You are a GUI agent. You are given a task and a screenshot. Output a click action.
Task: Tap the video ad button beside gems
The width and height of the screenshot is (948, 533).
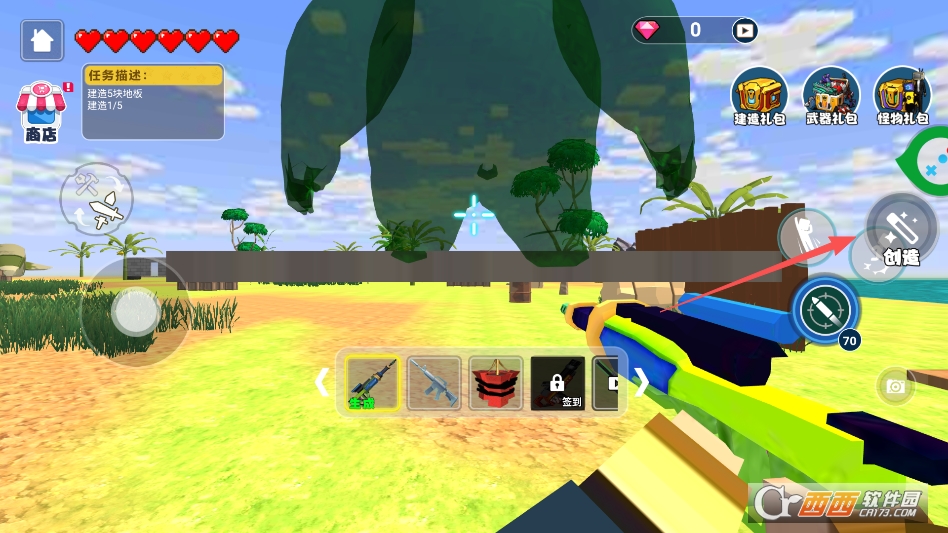[744, 30]
